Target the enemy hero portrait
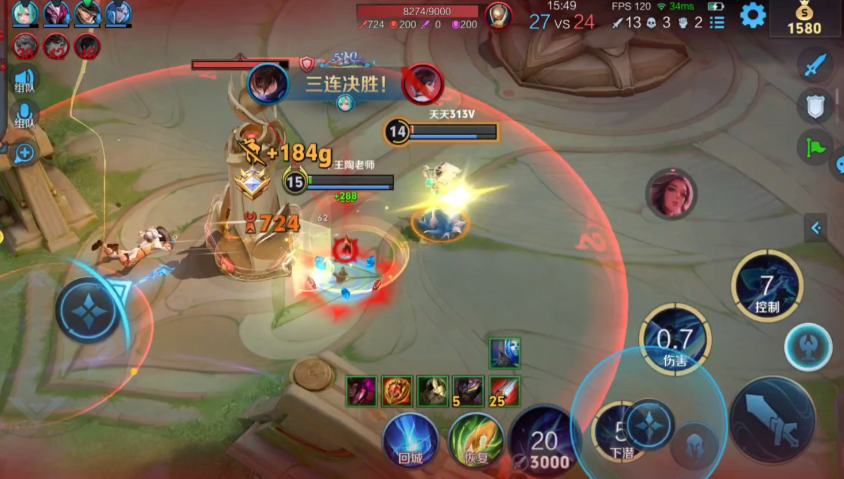Screen dimensions: 844x479 (670, 193)
